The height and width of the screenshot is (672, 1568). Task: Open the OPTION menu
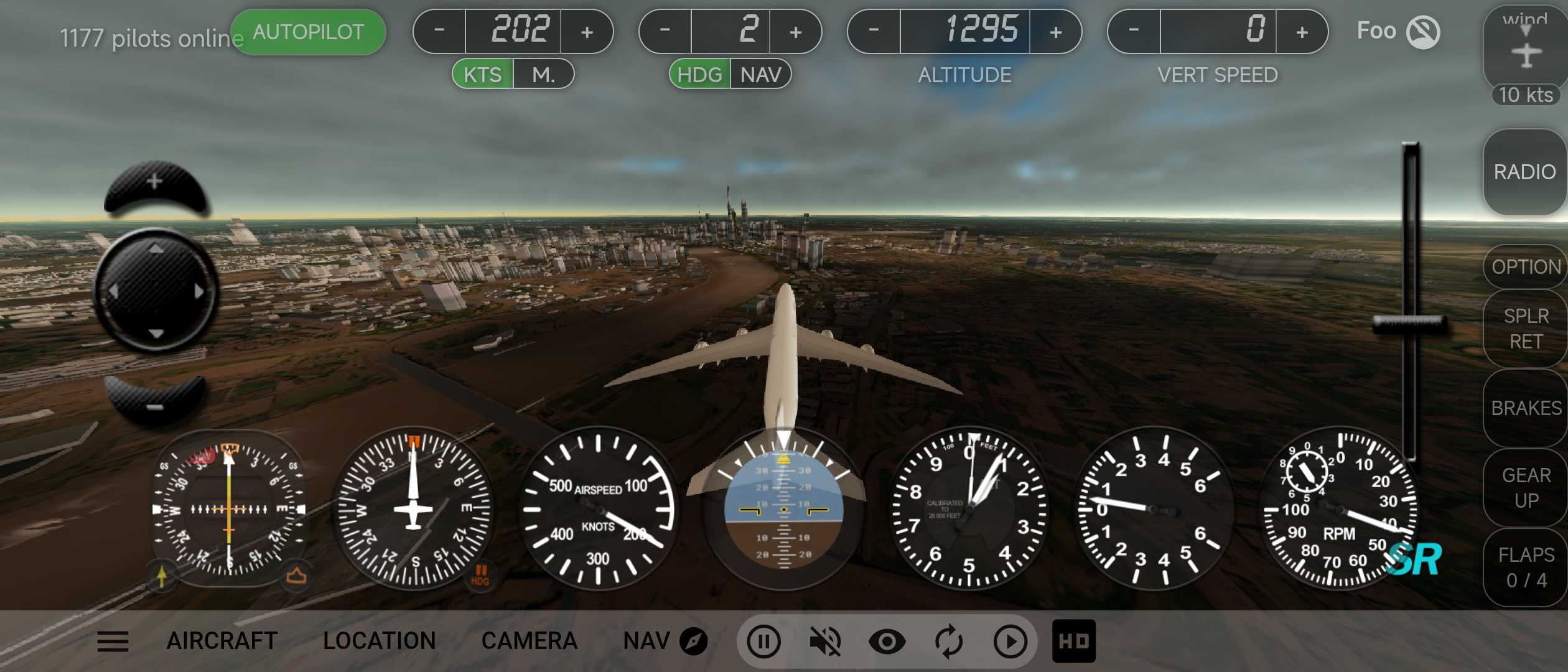click(x=1526, y=267)
